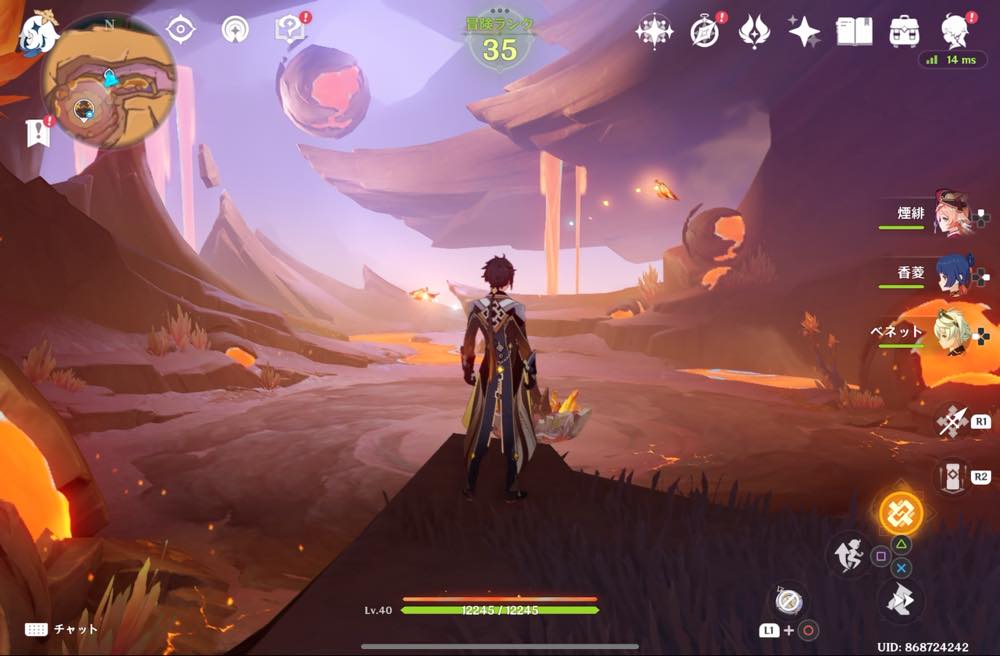Activate the elemental burst icon
This screenshot has height=656, width=1000.
click(x=952, y=476)
